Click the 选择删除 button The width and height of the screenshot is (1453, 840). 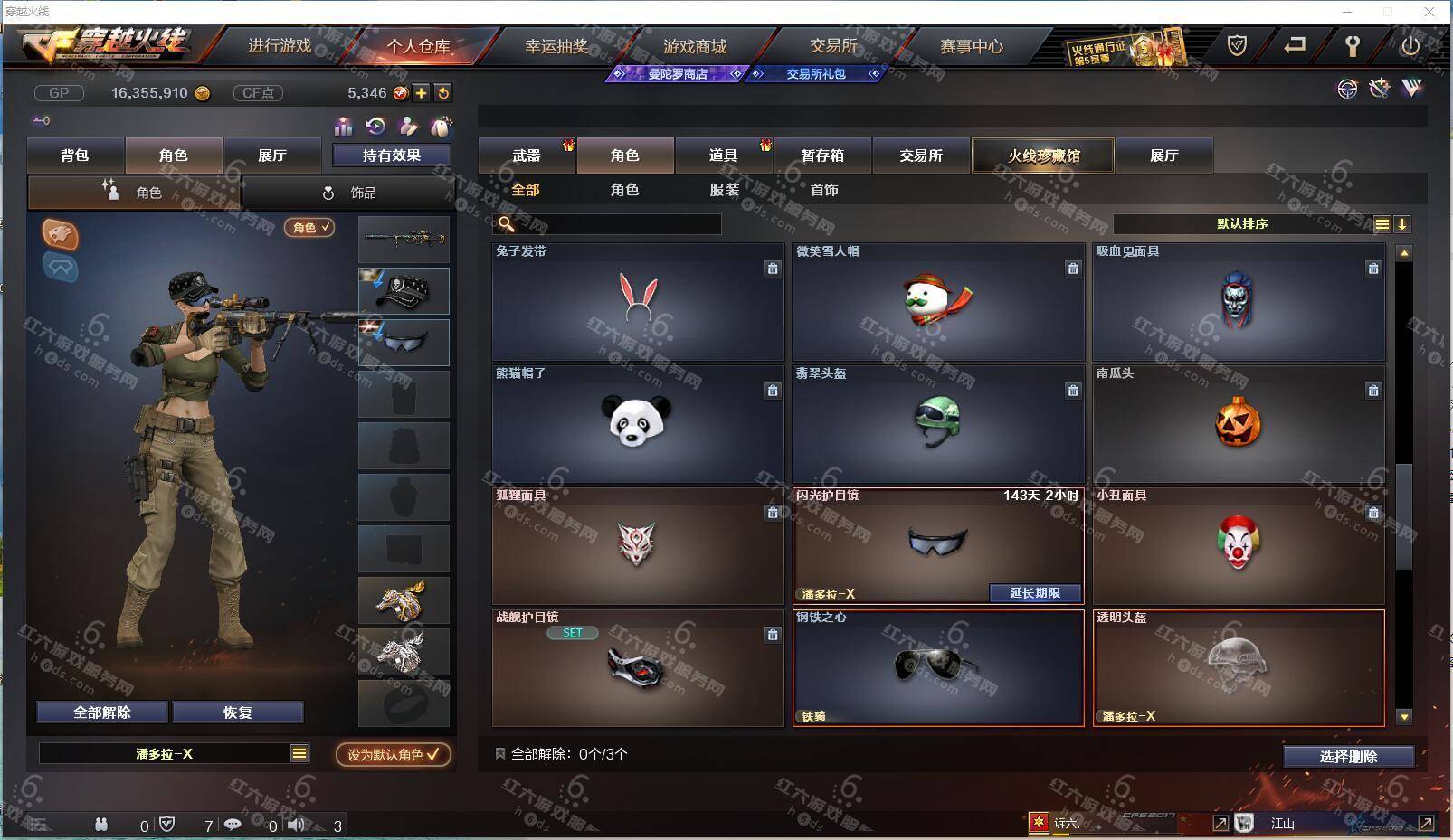[x=1348, y=757]
